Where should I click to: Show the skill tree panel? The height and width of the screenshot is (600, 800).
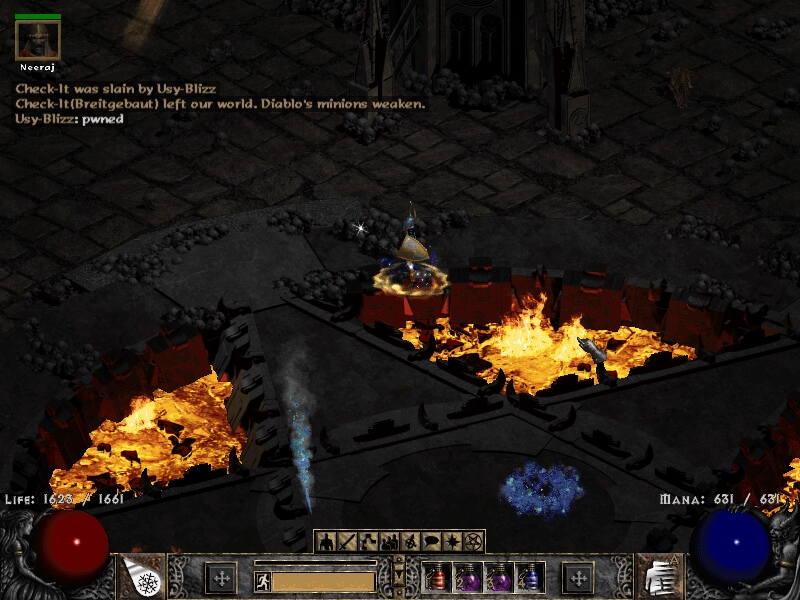point(368,541)
